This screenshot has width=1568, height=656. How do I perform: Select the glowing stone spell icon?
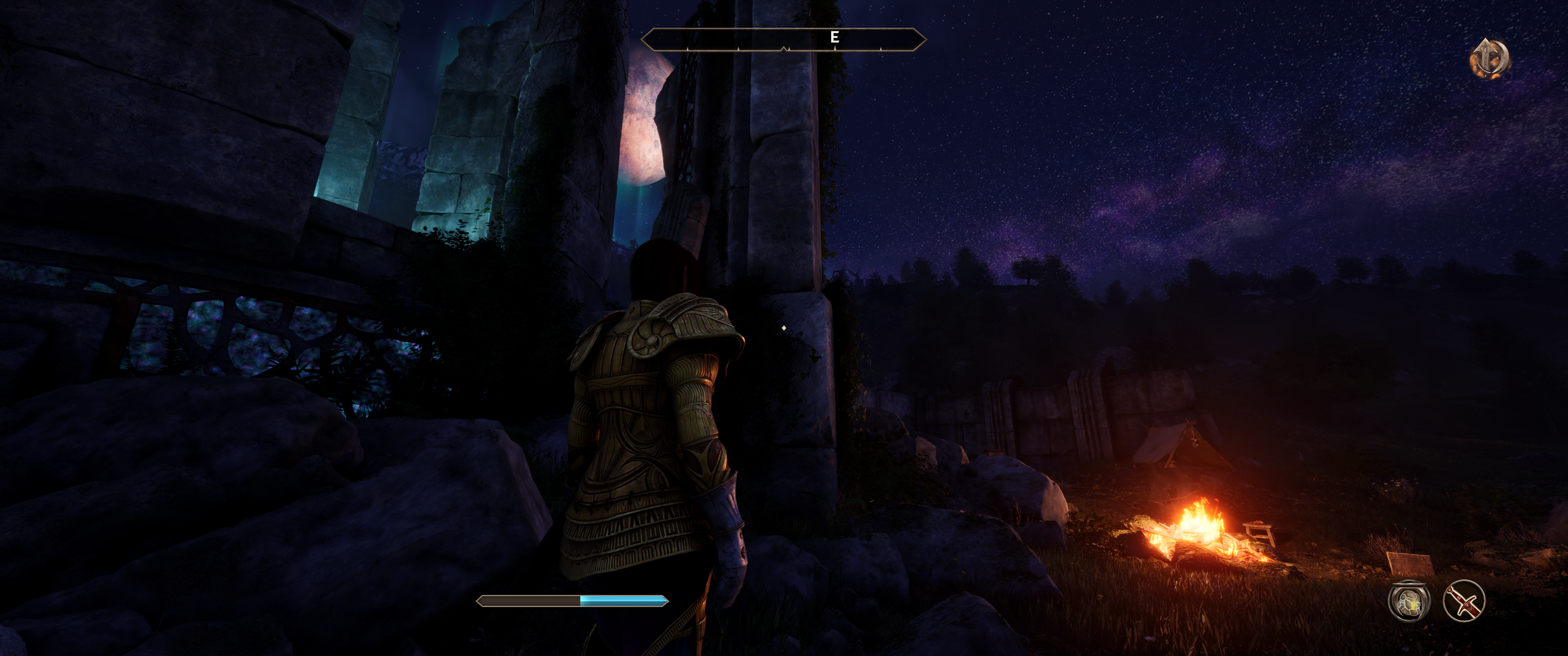pyautogui.click(x=1408, y=601)
